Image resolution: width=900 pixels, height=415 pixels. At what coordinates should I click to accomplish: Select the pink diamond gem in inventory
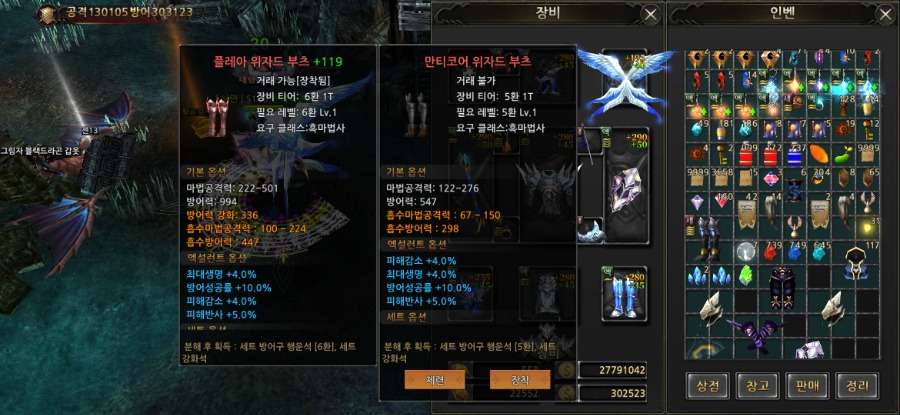click(x=770, y=180)
